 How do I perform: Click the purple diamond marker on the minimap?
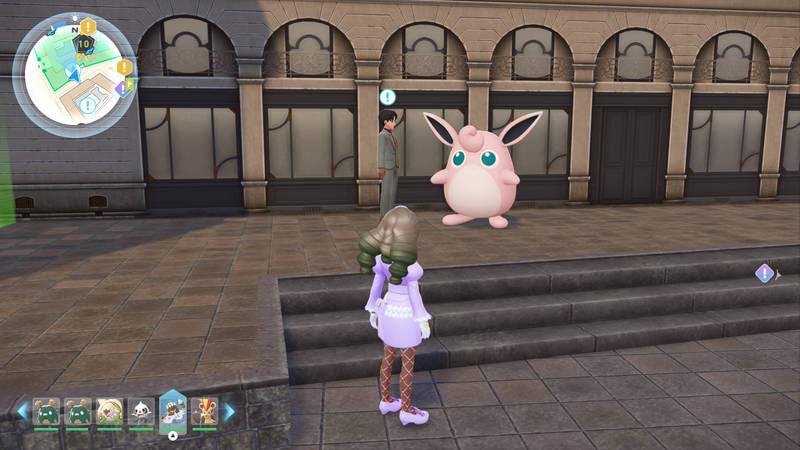[x=121, y=88]
